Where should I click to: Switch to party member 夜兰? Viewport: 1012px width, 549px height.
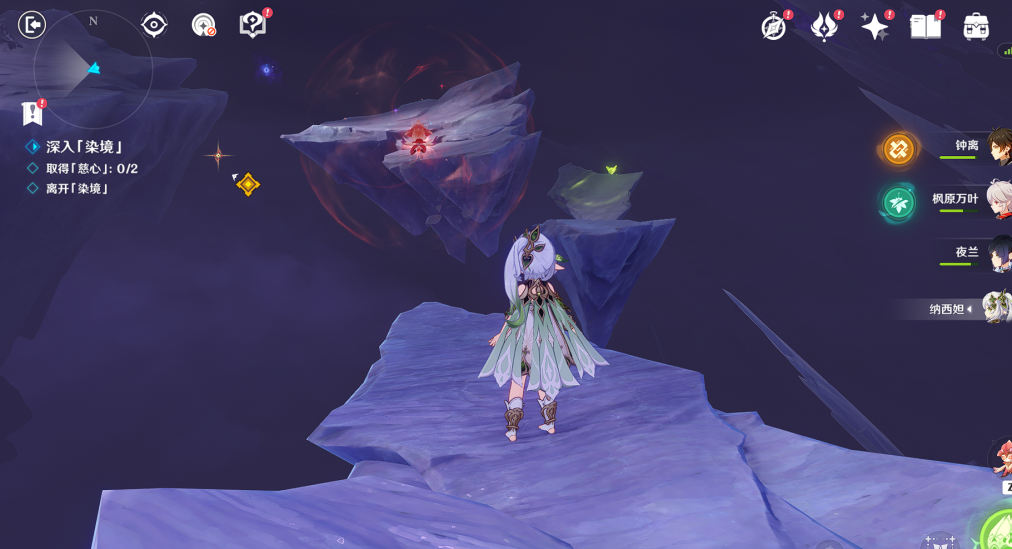click(x=998, y=254)
